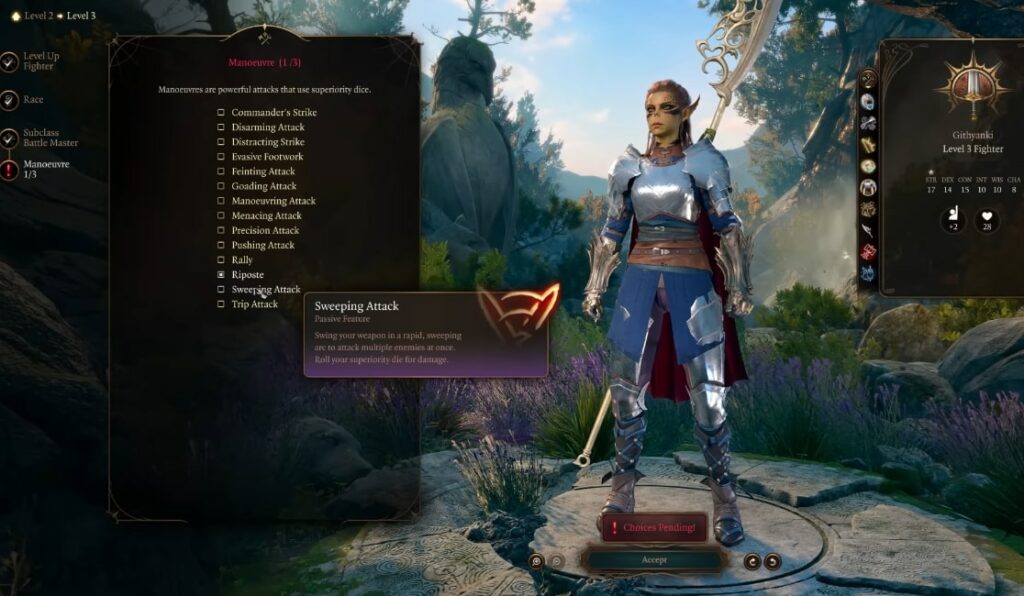Tick the Commander's Strike manoeuvre checkbox

221,112
